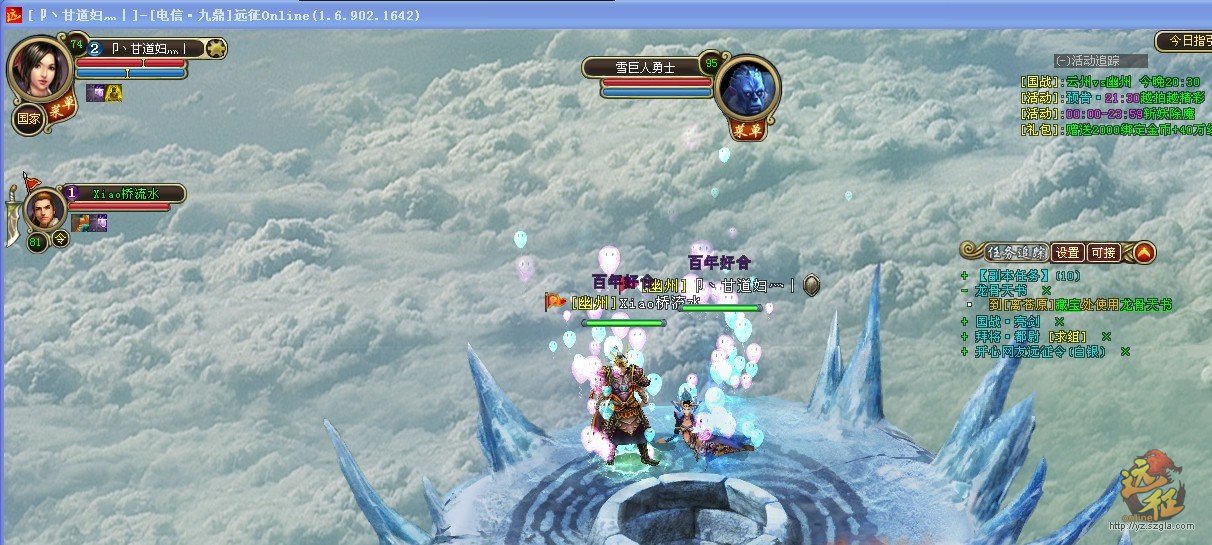Expand the 副本任务 quest group
1212x545 pixels.
964,274
